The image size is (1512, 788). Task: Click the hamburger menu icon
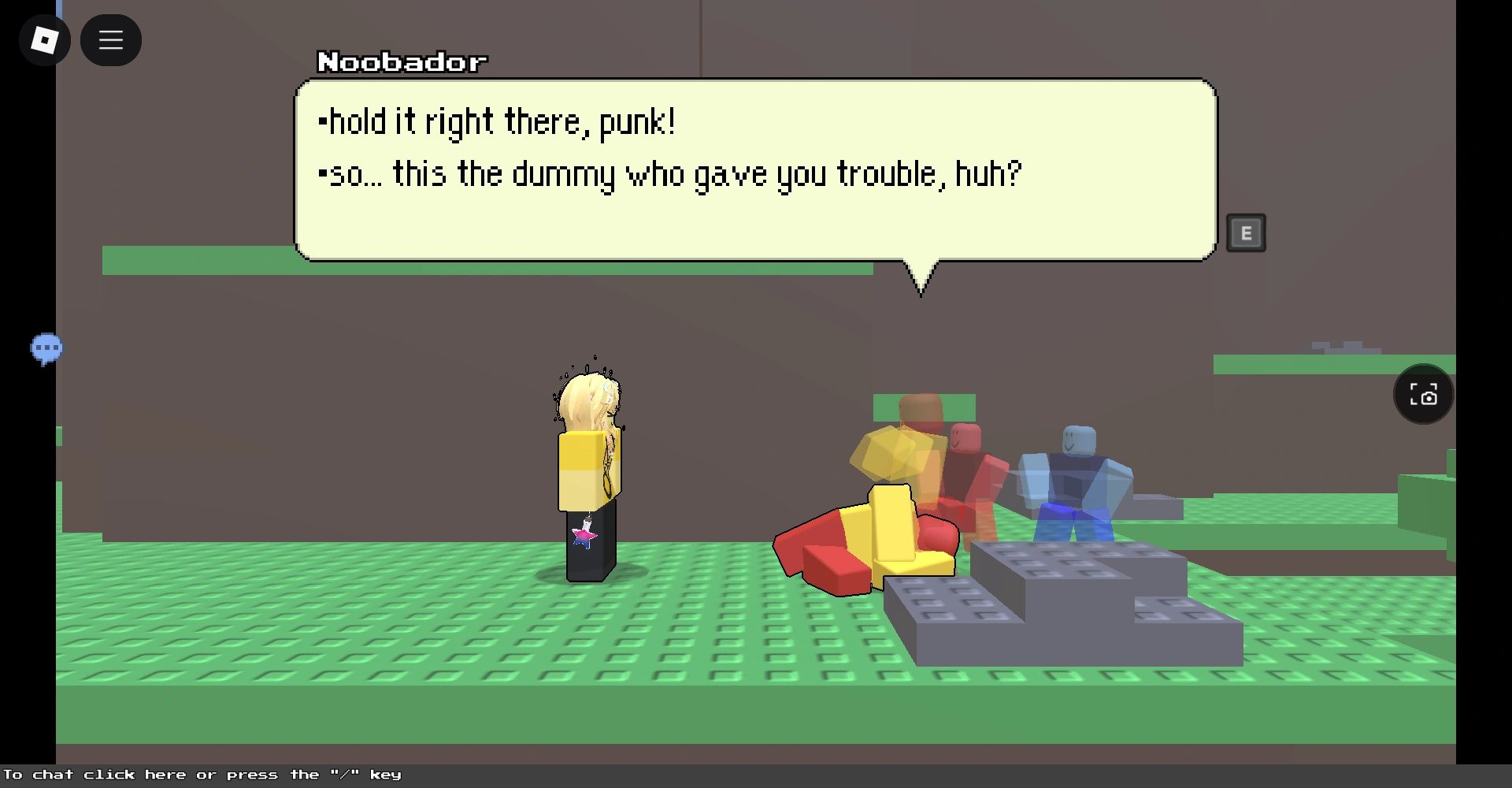click(x=110, y=39)
